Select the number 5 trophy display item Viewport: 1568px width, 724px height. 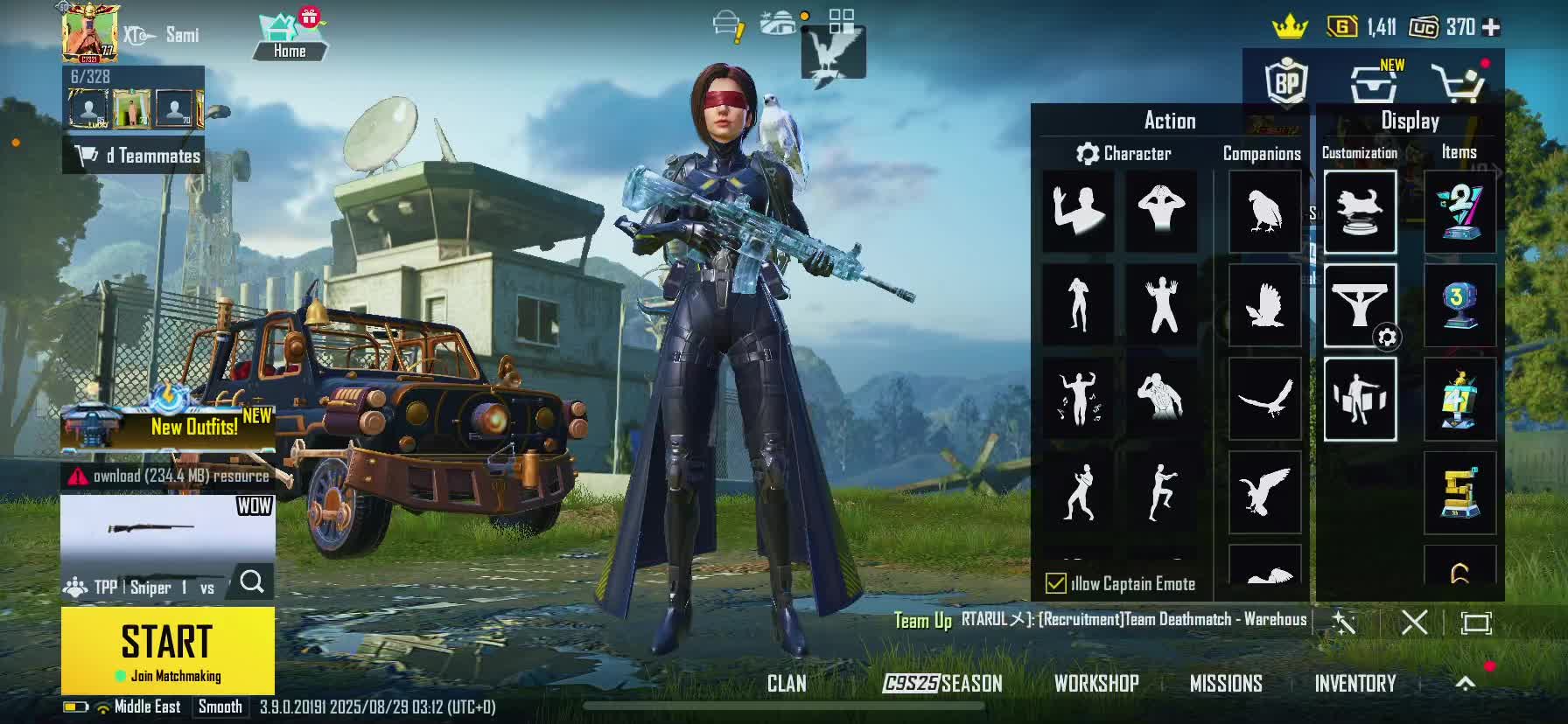[1459, 492]
